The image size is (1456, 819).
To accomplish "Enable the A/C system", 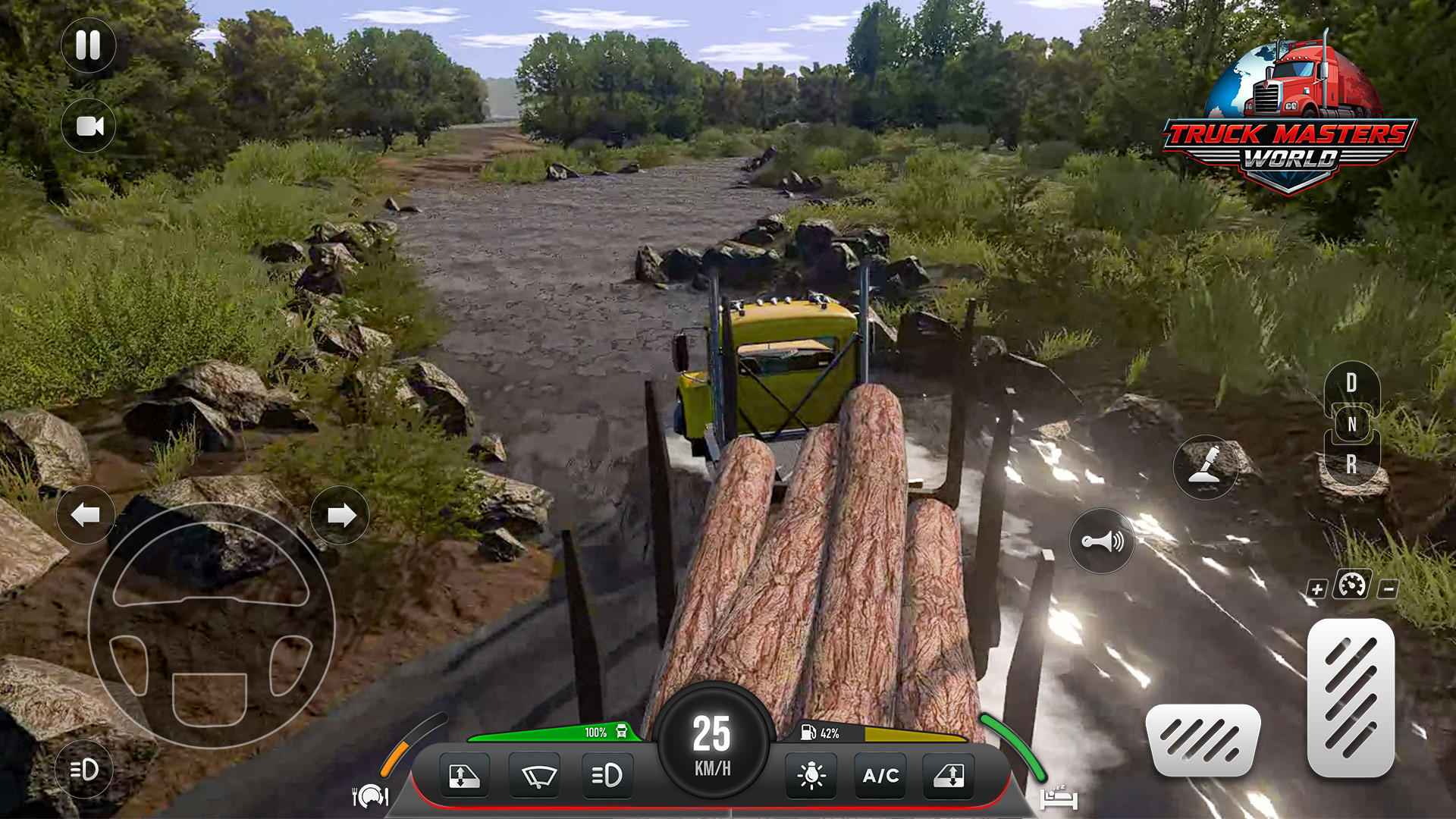I will tap(880, 776).
